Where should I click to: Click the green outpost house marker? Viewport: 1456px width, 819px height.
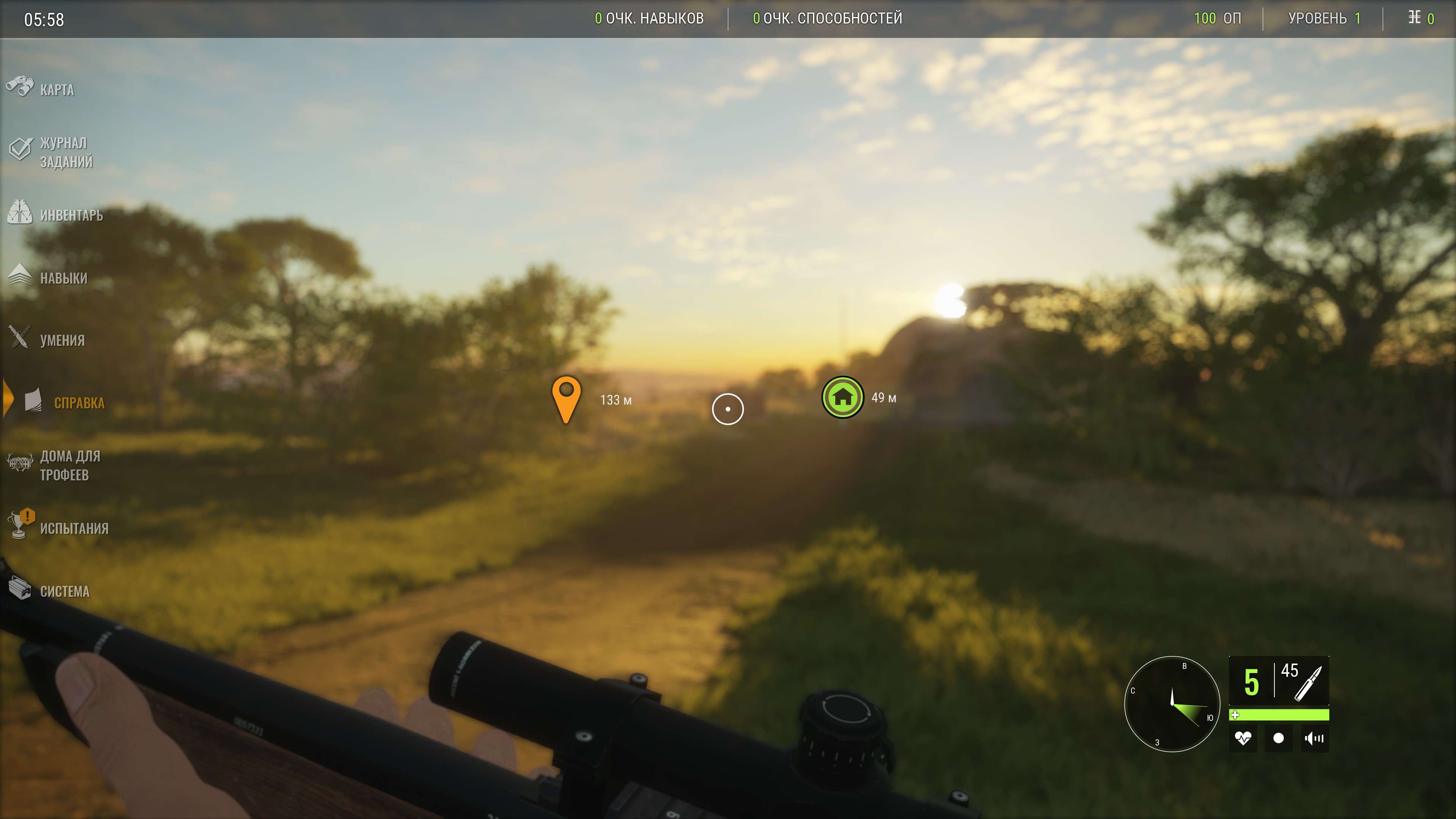click(842, 397)
